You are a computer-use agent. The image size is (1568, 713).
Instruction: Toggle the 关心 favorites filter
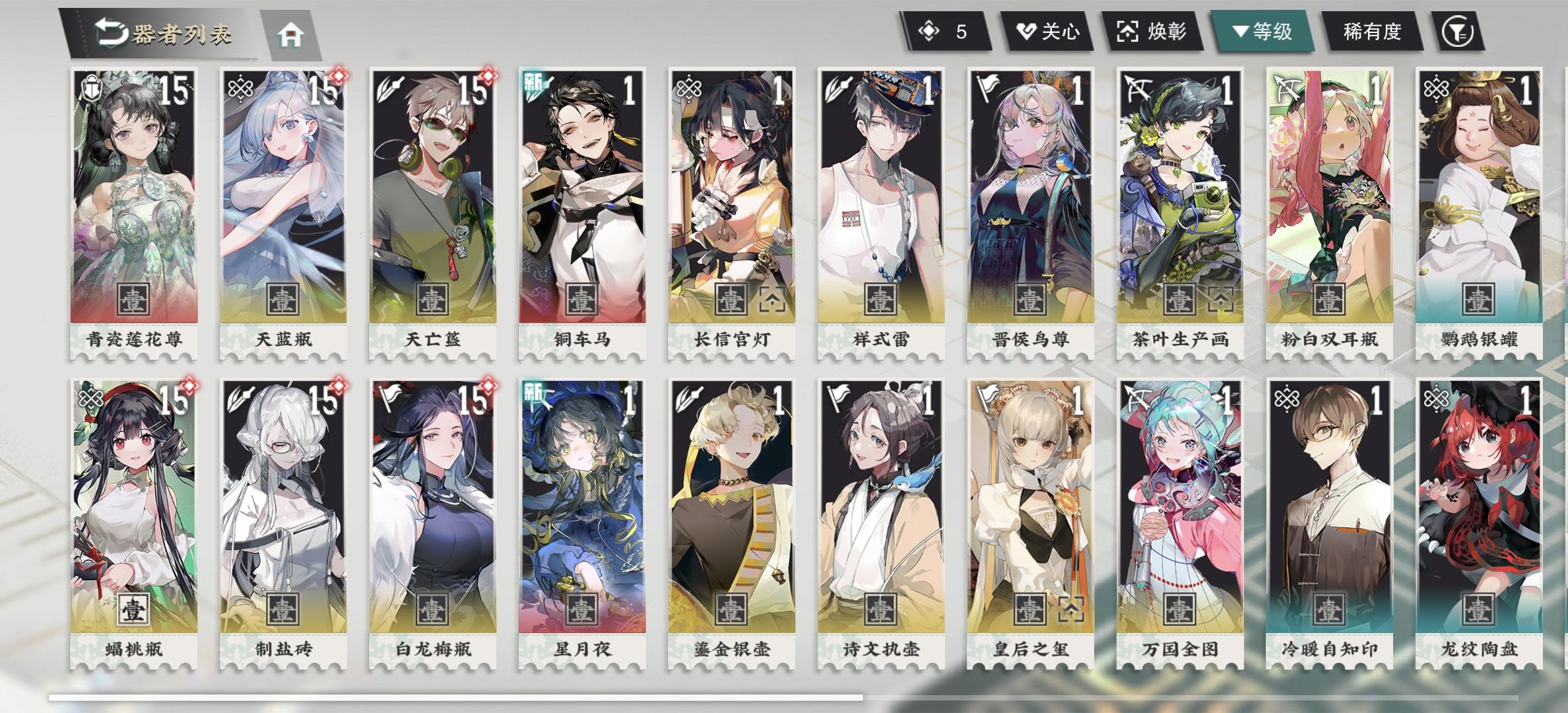pyautogui.click(x=1048, y=29)
